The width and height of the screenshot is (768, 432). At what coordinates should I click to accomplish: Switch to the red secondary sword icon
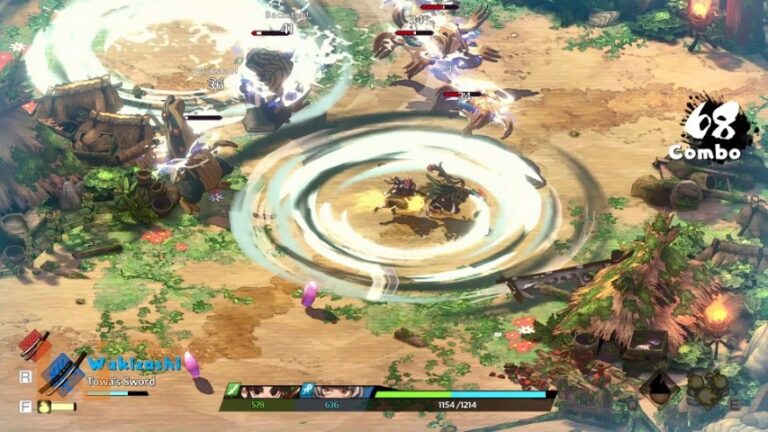coord(34,346)
